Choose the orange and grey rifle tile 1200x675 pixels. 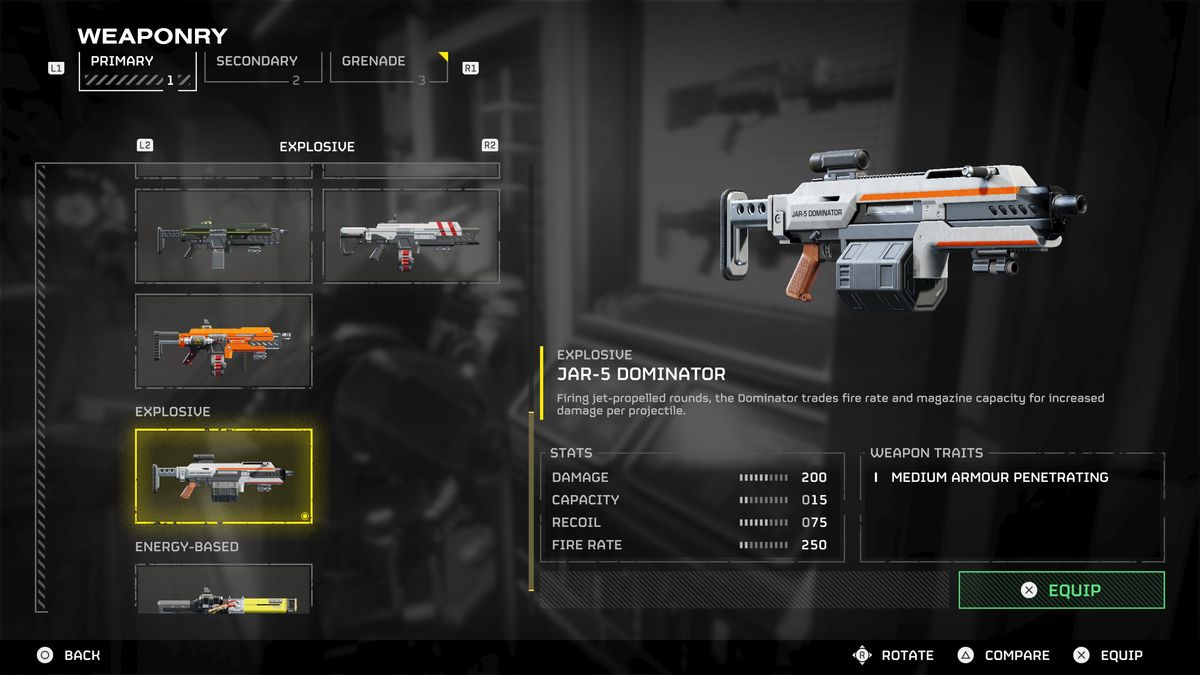[x=223, y=341]
